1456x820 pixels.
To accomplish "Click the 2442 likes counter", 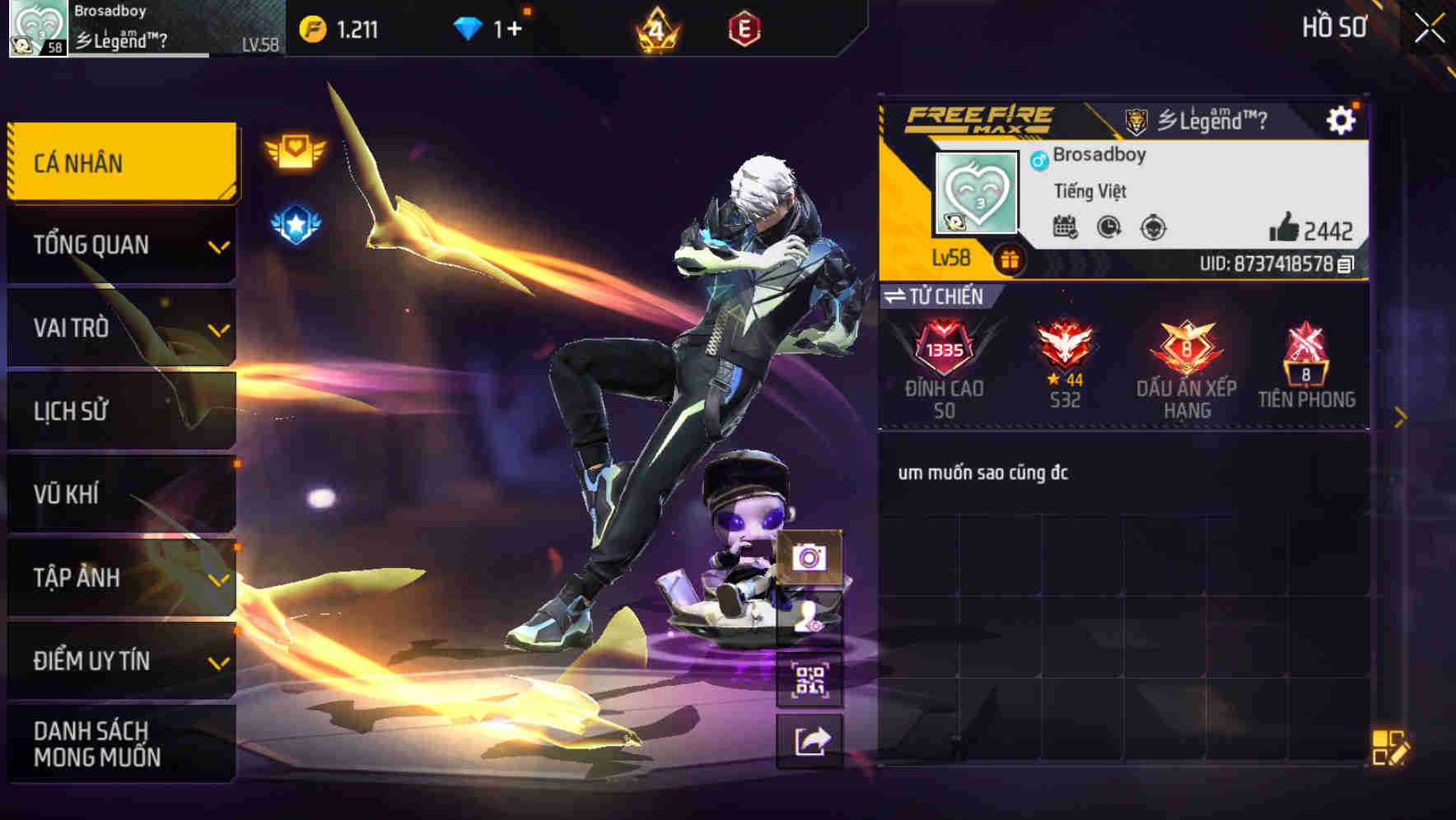I will [x=1318, y=231].
